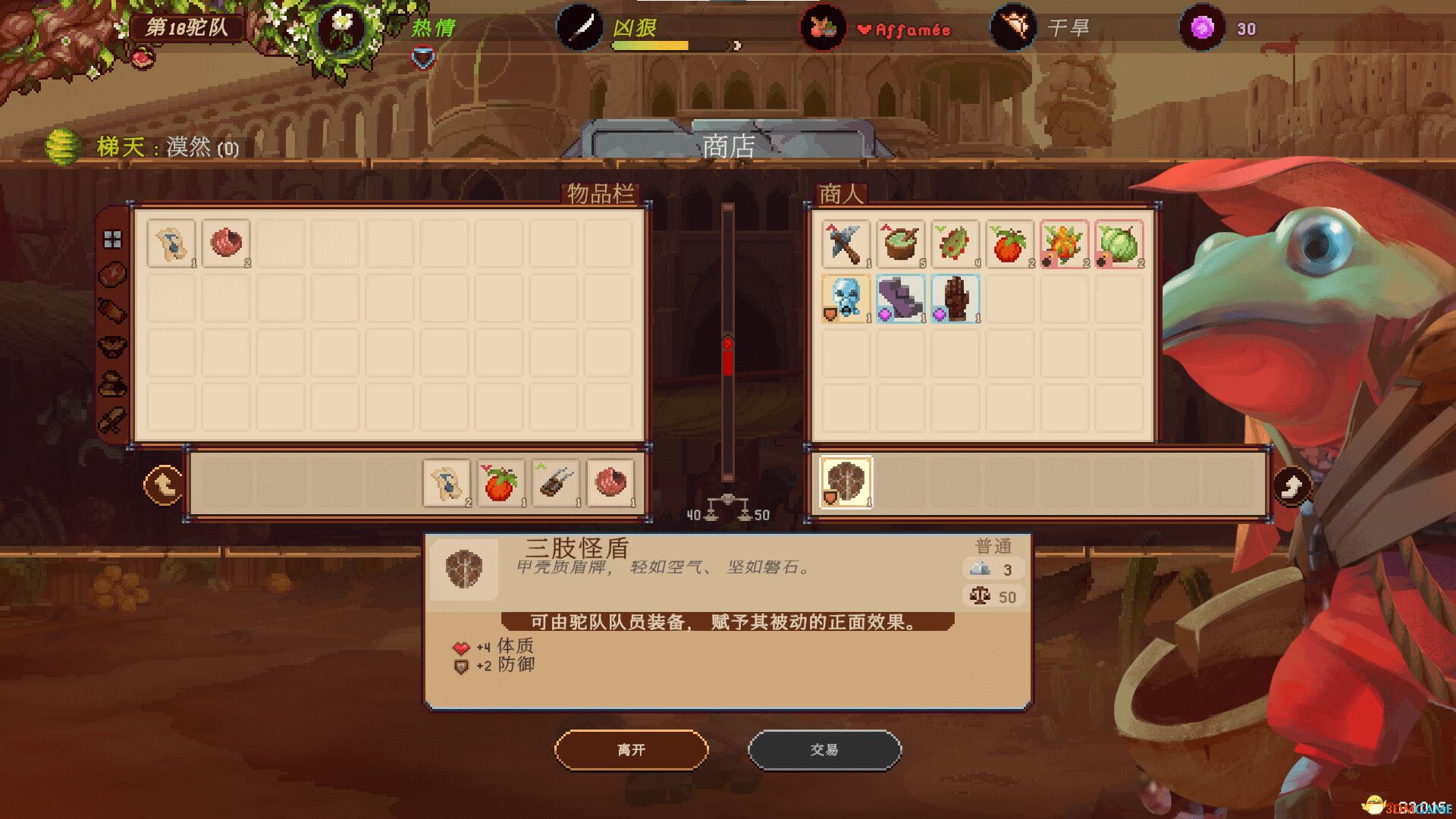Select the merchant's tomato stack of two
Viewport: 1456px width, 819px height.
pyautogui.click(x=1009, y=243)
